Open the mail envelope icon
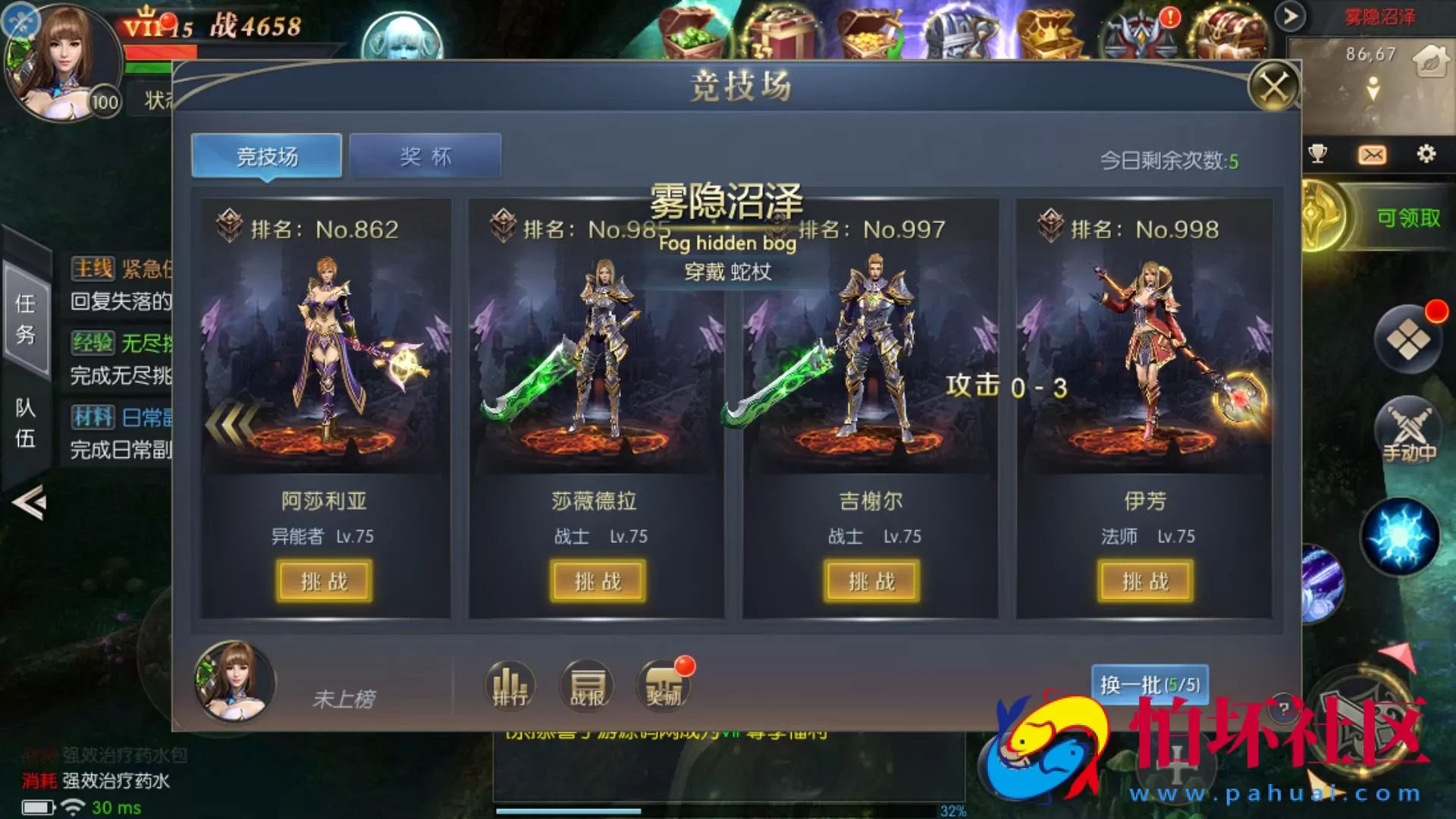 (1370, 154)
